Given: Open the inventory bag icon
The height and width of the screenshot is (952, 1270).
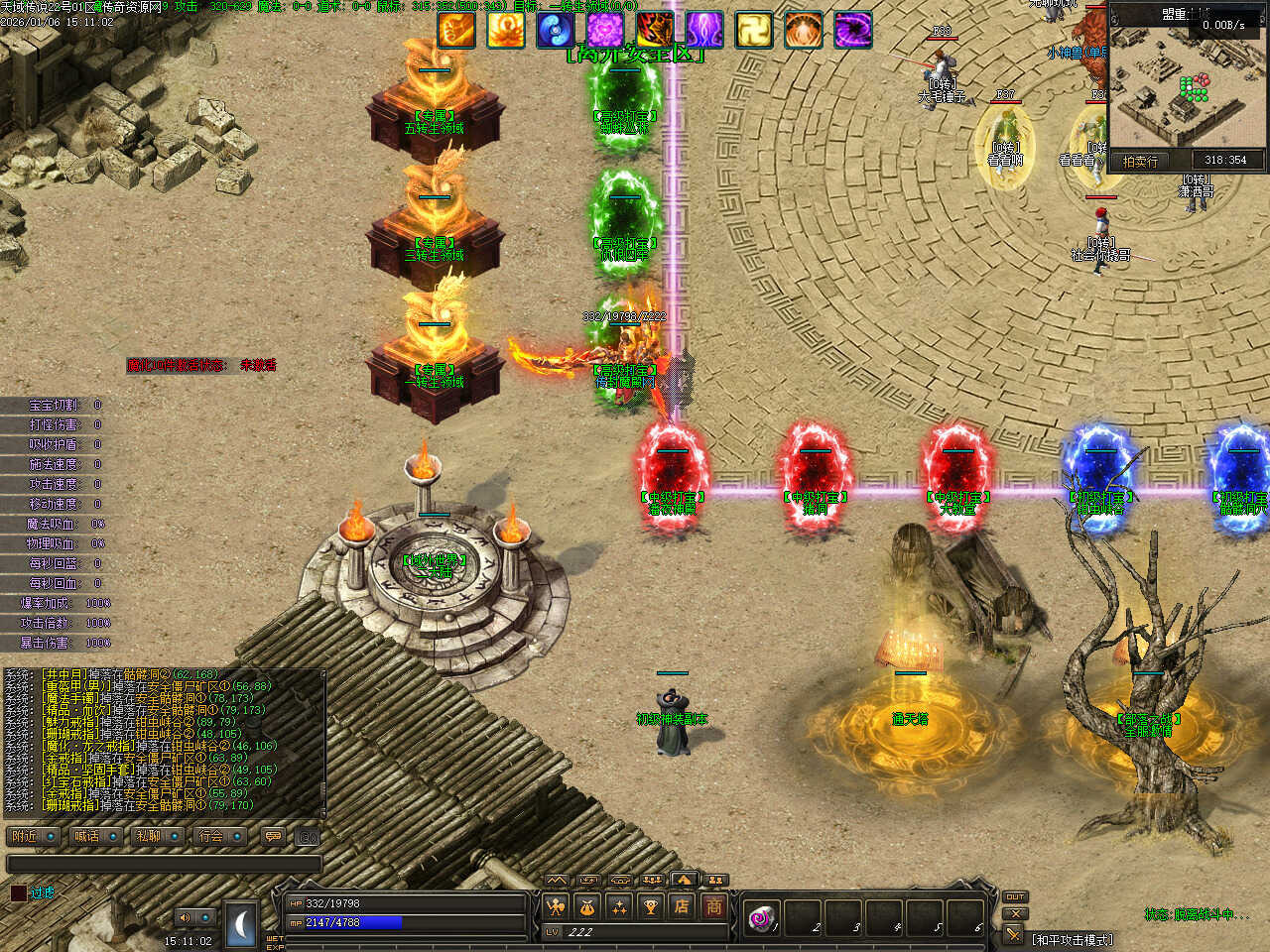Looking at the screenshot, I should point(587,905).
